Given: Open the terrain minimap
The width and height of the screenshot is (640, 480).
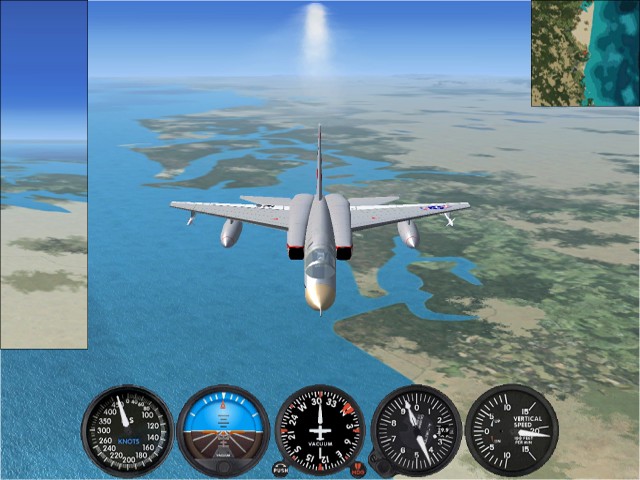Looking at the screenshot, I should pos(585,53).
